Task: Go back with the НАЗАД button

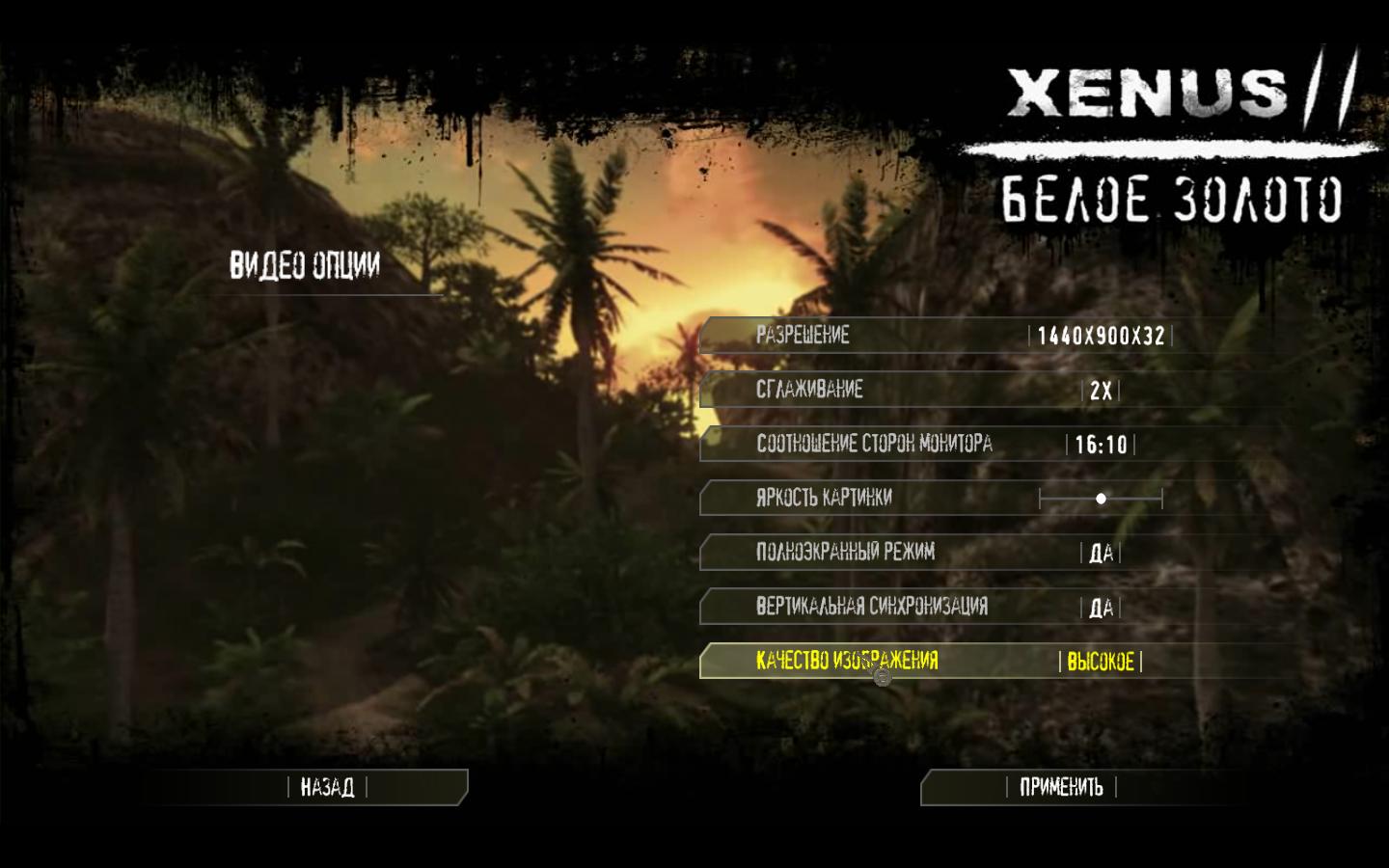Action: pos(327,787)
